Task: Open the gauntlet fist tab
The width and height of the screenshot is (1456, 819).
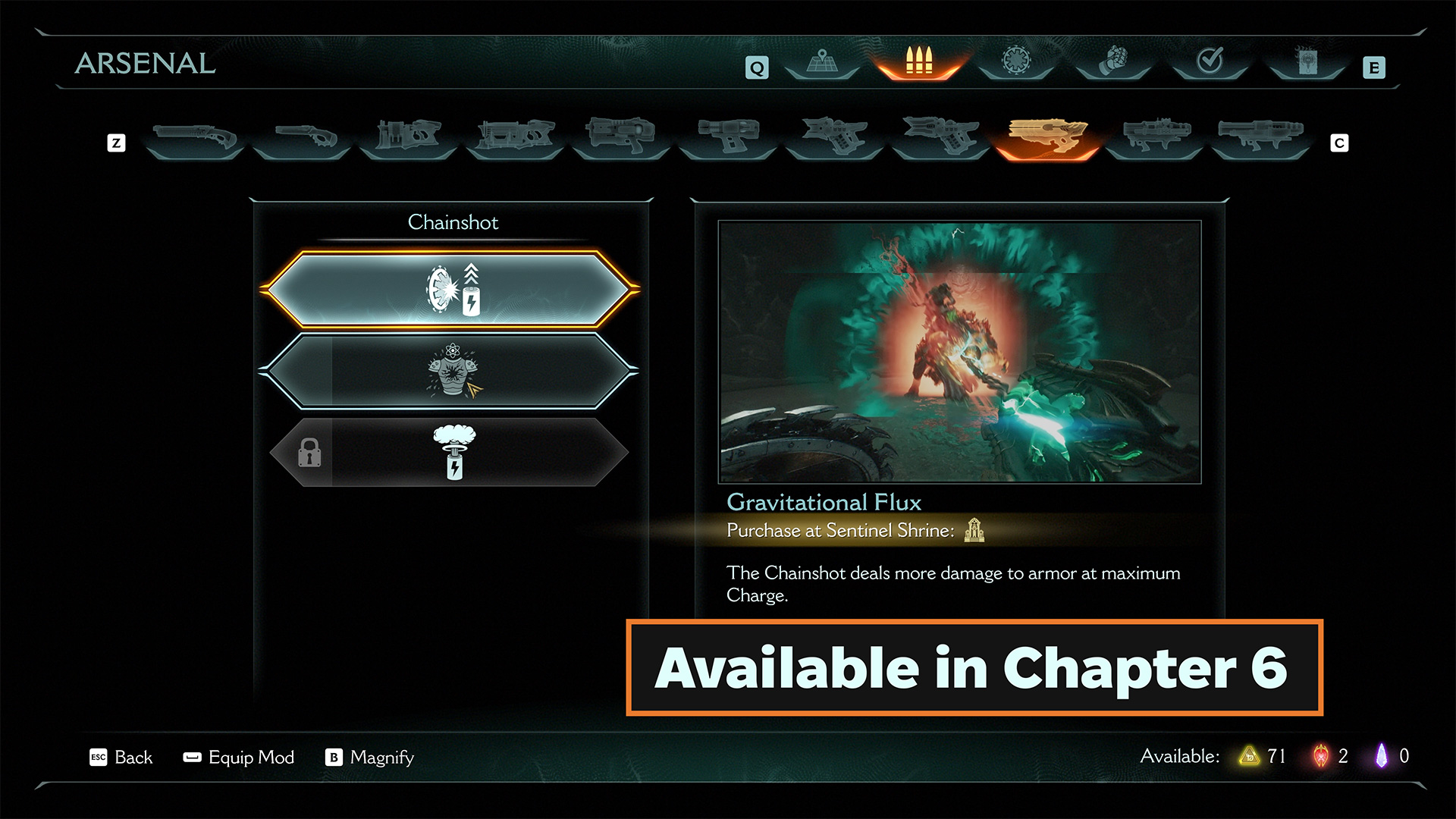Action: [x=1113, y=61]
